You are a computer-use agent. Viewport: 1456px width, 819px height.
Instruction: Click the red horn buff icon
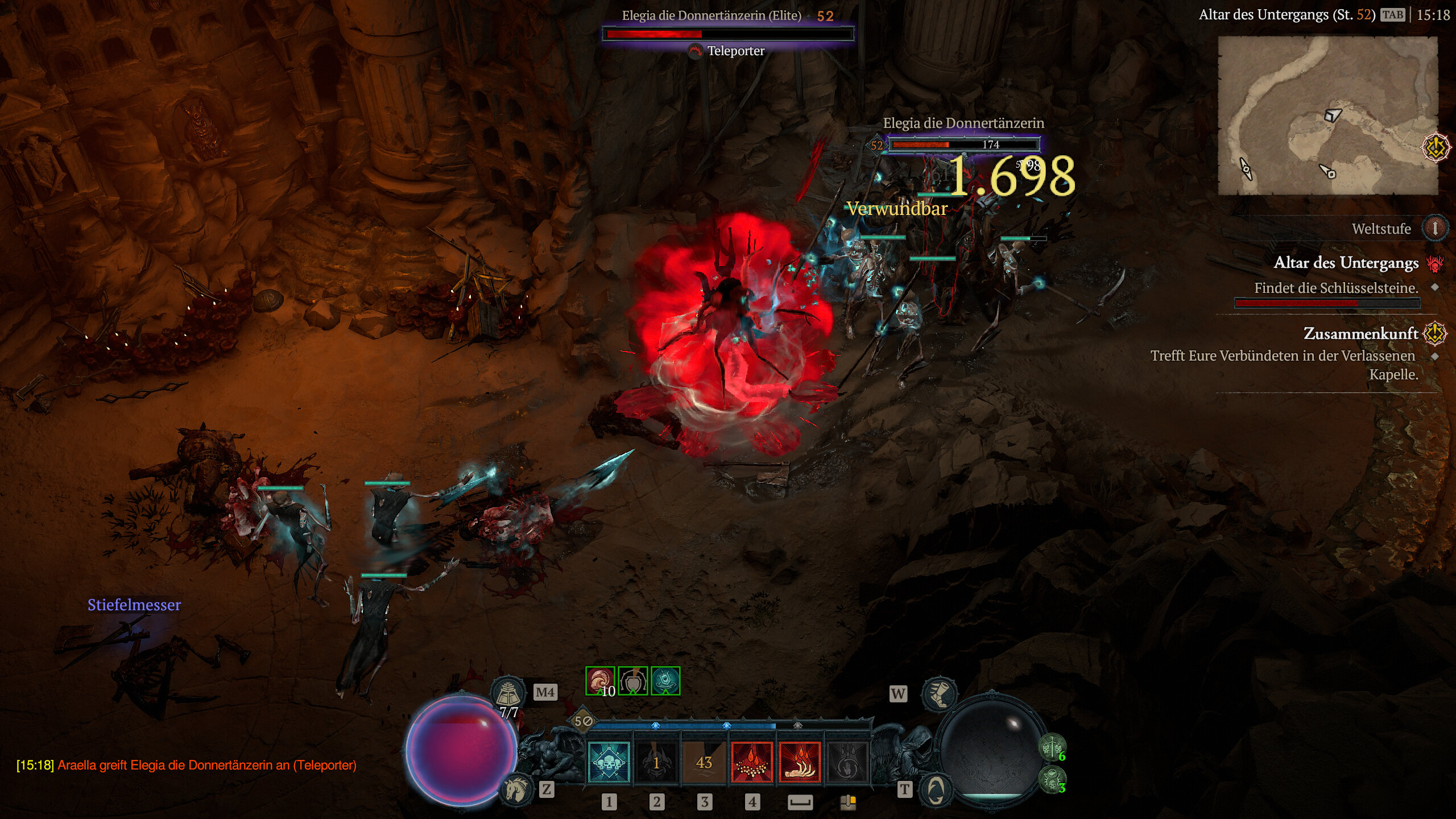(599, 681)
